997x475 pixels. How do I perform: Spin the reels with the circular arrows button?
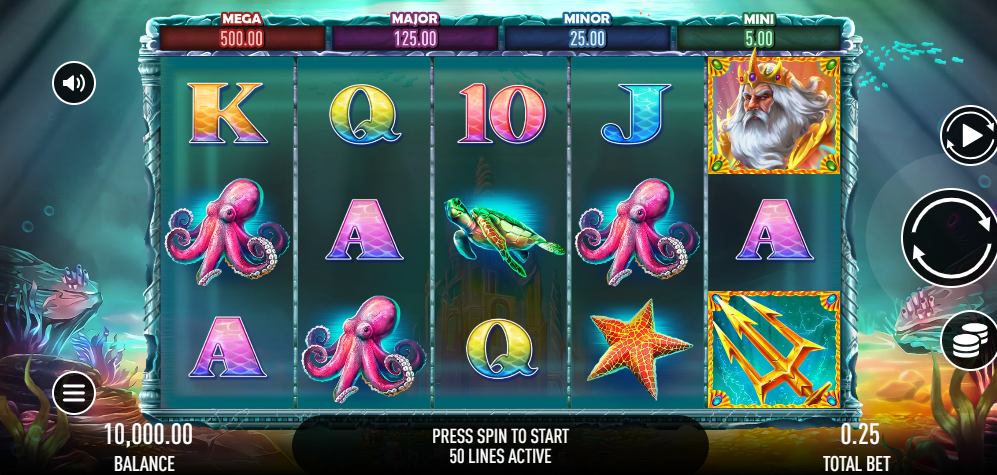(949, 238)
